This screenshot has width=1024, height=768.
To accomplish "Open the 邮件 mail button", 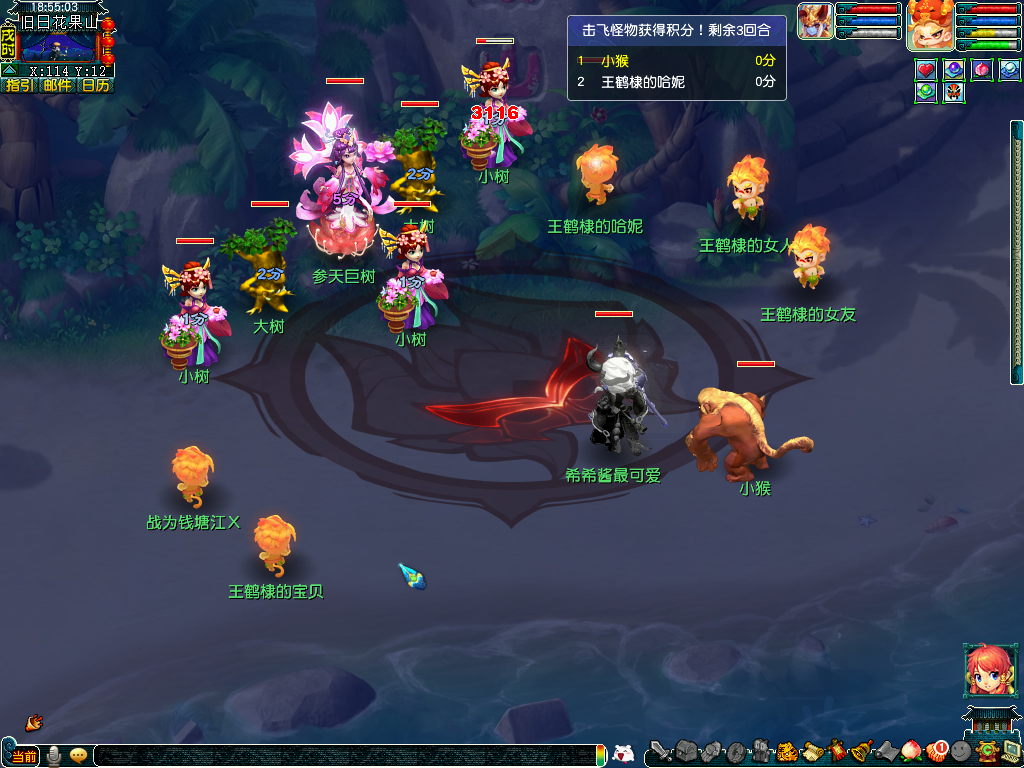I will coord(58,85).
